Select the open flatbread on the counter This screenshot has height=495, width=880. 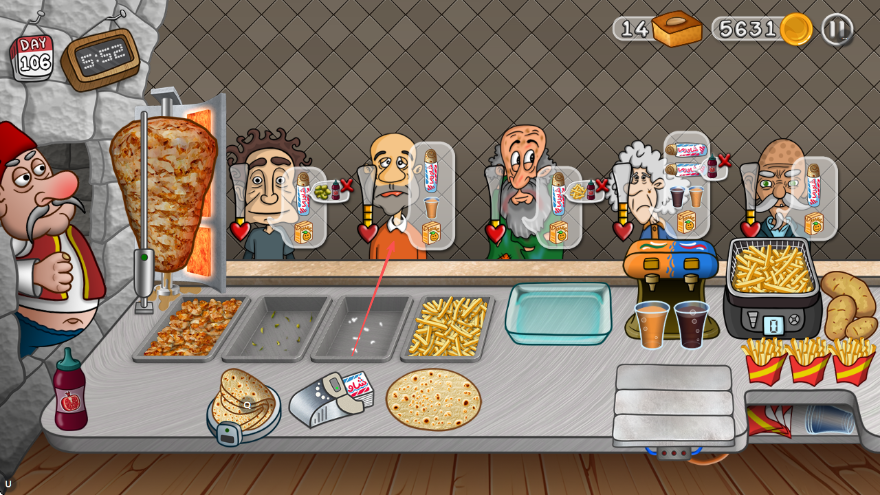(x=433, y=399)
